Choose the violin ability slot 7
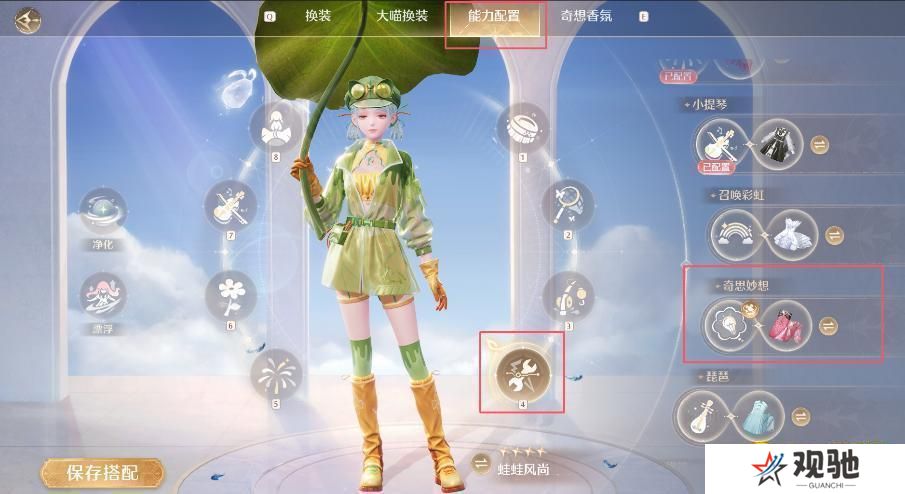 tap(231, 206)
